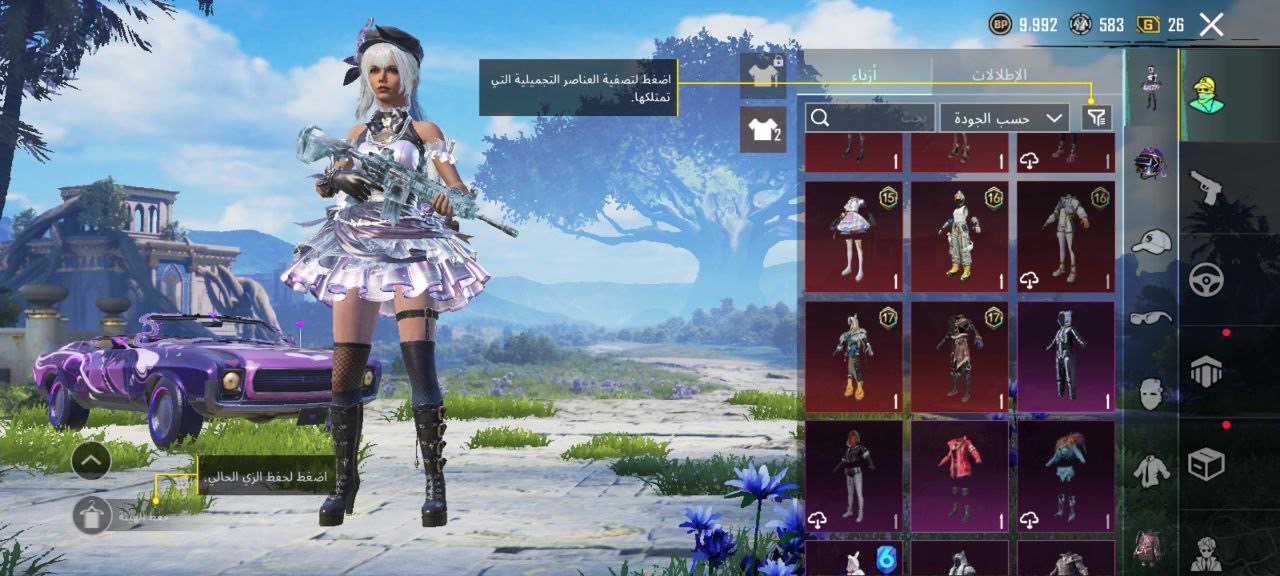Switch to outfit preset number 2

pyautogui.click(x=763, y=130)
